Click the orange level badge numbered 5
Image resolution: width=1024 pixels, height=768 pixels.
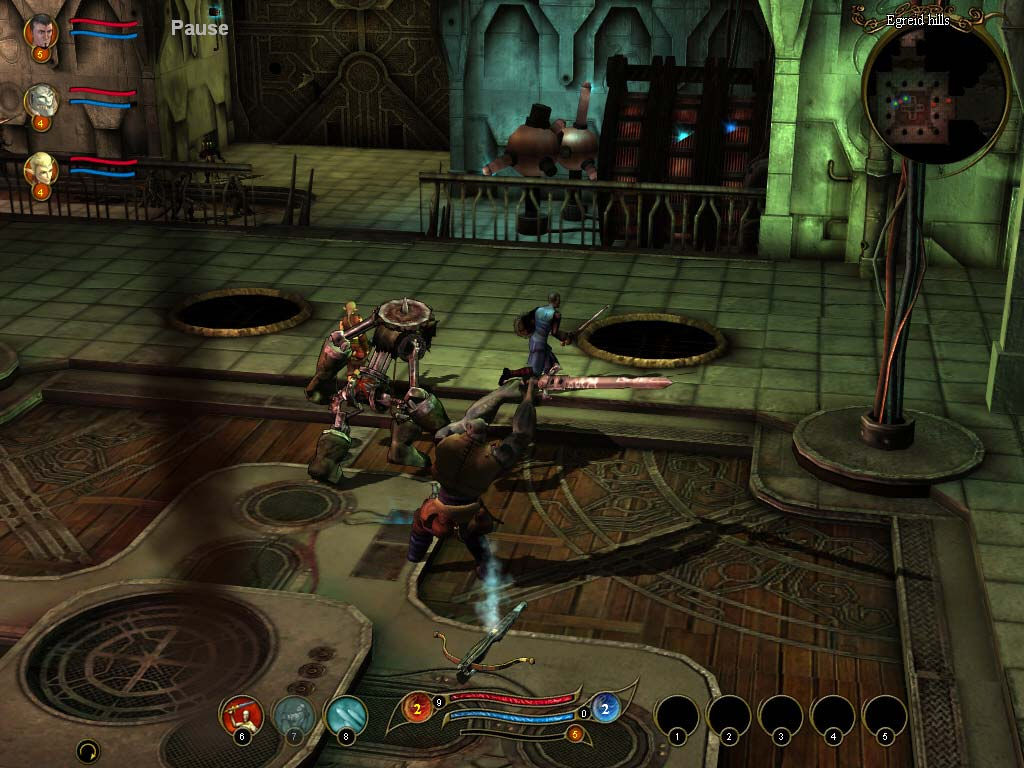coord(574,734)
